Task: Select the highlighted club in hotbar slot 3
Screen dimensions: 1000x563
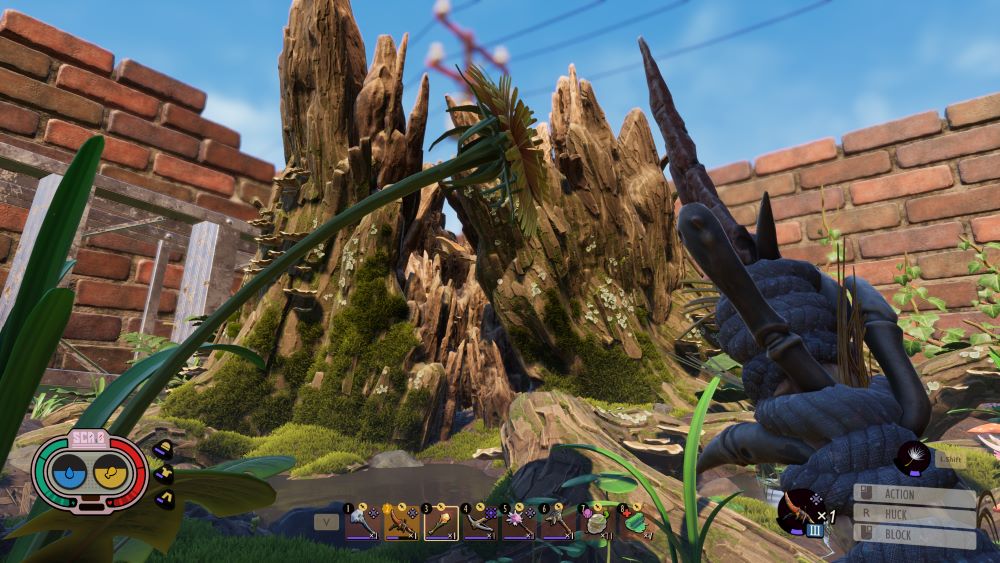Action: (x=441, y=523)
